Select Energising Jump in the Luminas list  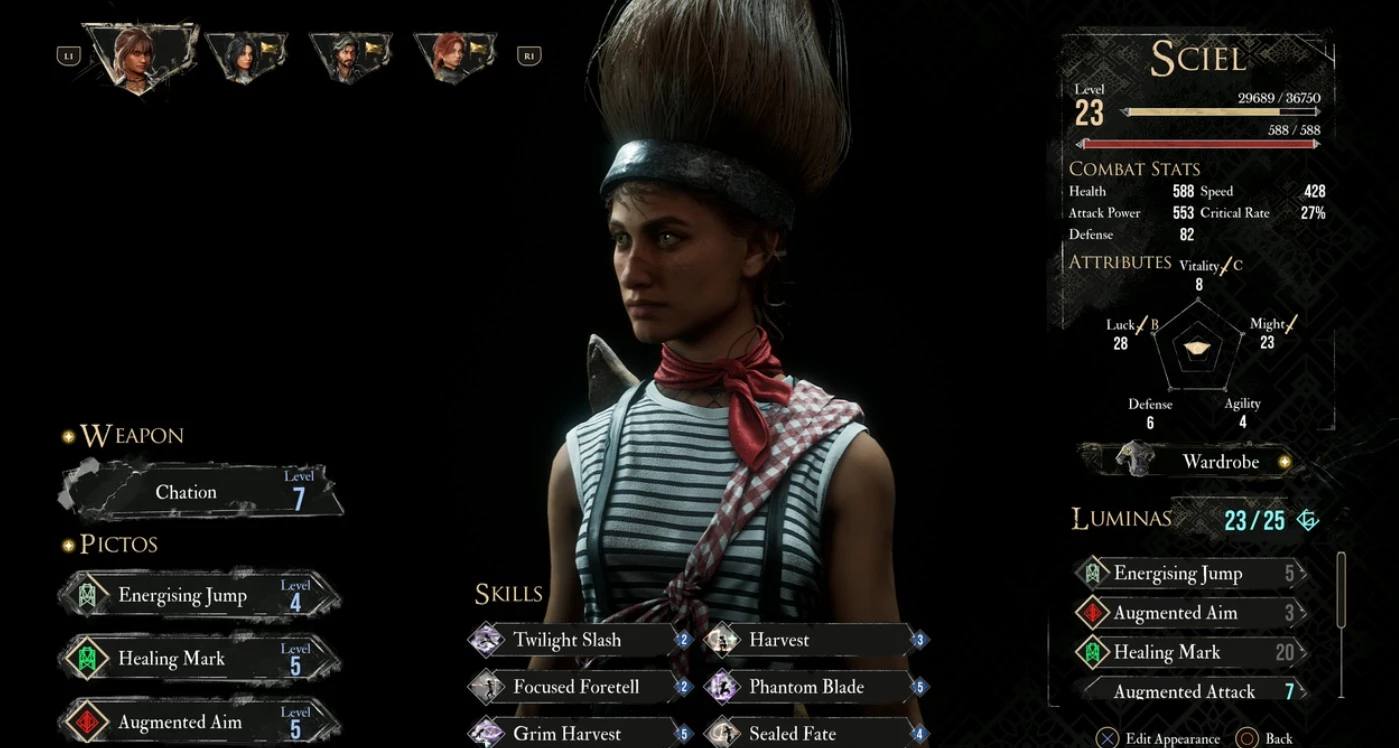tap(1190, 573)
